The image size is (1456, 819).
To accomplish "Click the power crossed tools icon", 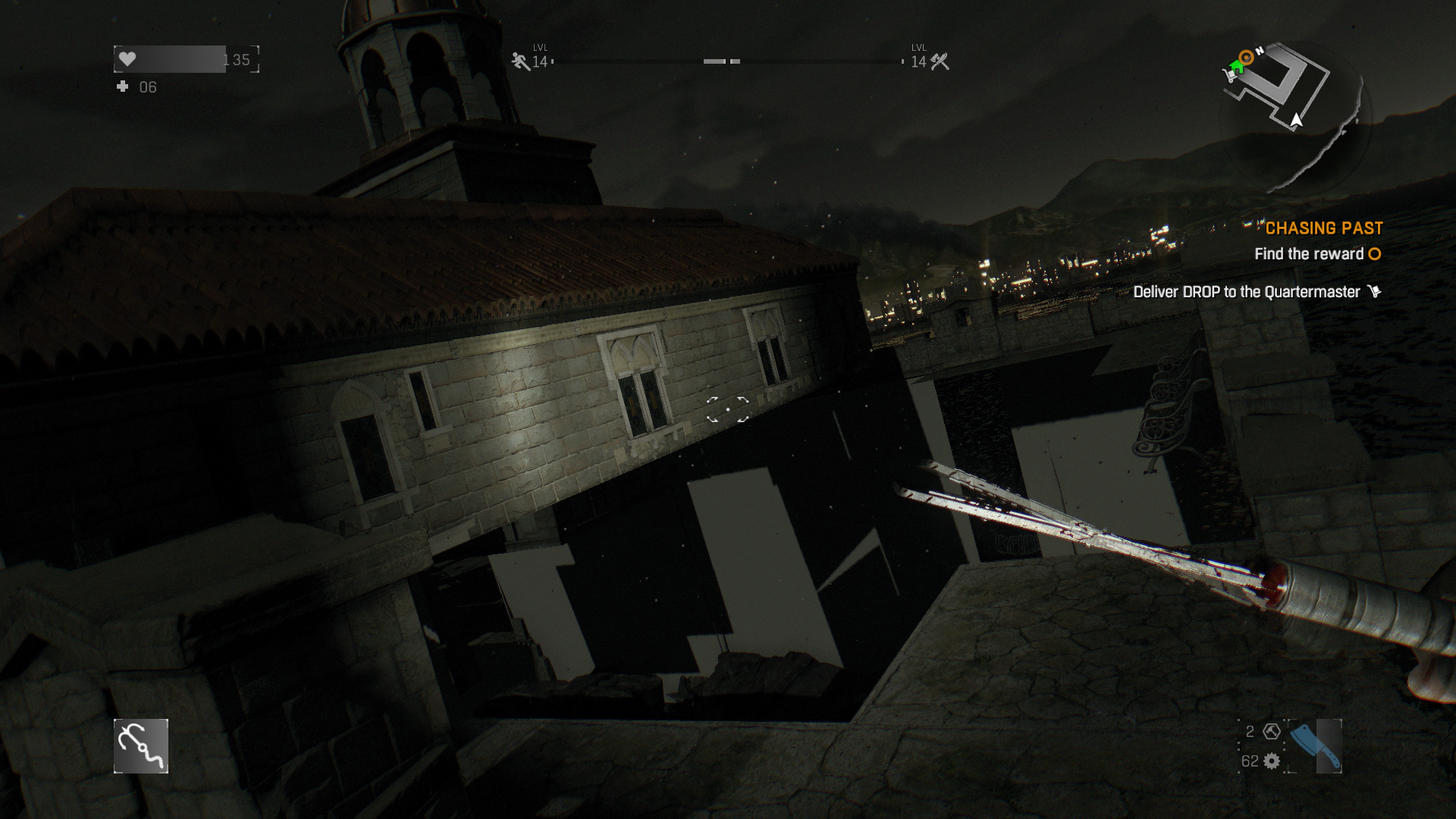I will tap(940, 61).
